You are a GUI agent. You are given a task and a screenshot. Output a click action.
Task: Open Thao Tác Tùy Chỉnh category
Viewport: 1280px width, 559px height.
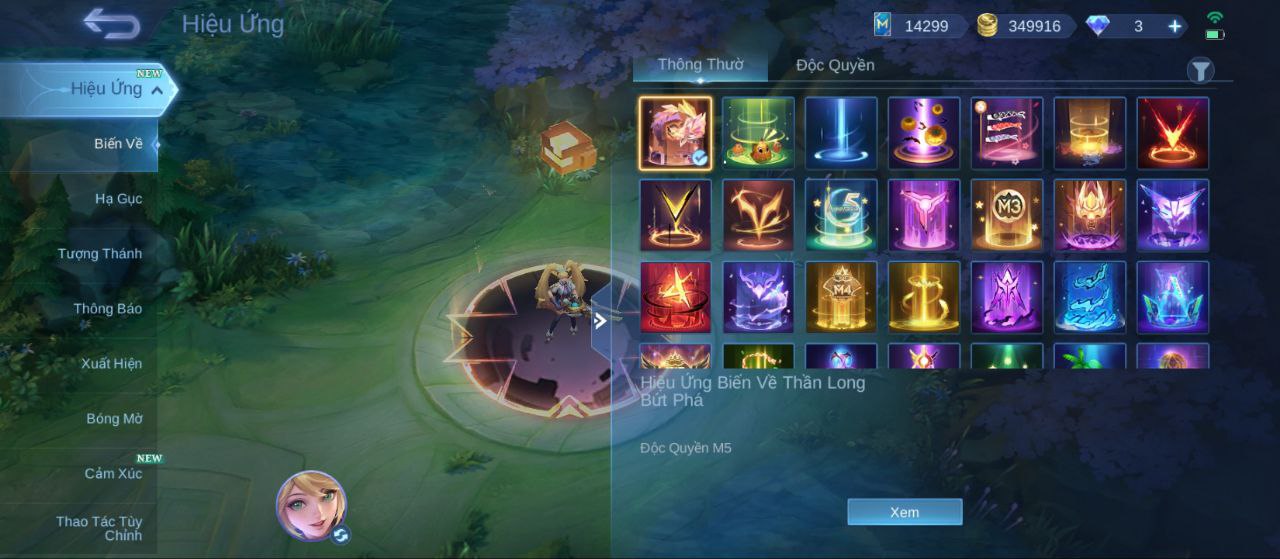[99, 529]
